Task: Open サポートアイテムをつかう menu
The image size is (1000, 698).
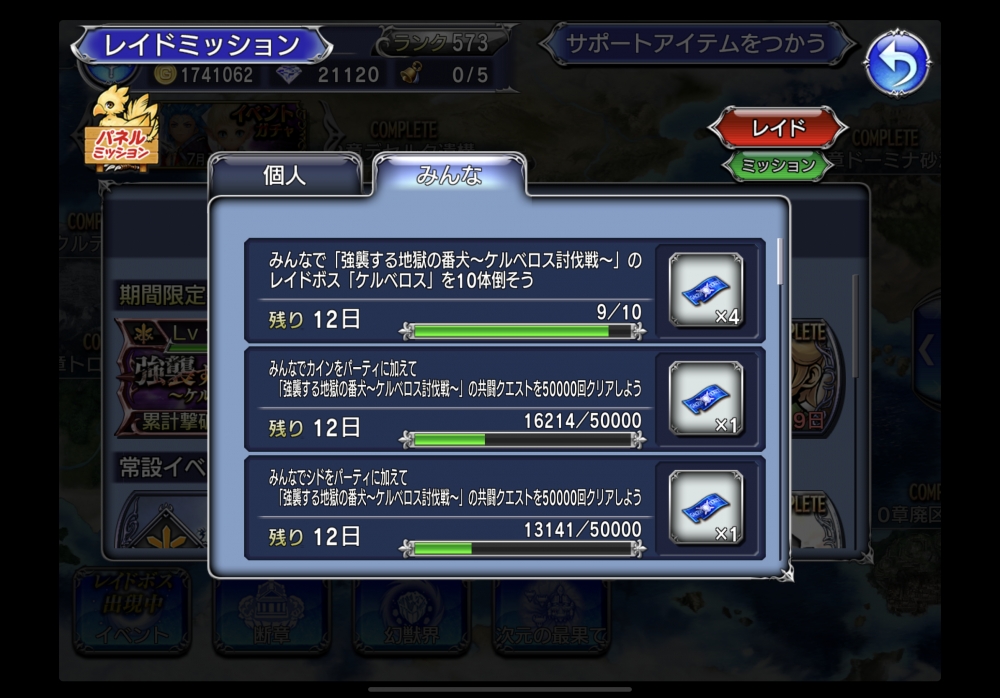Action: (x=696, y=44)
